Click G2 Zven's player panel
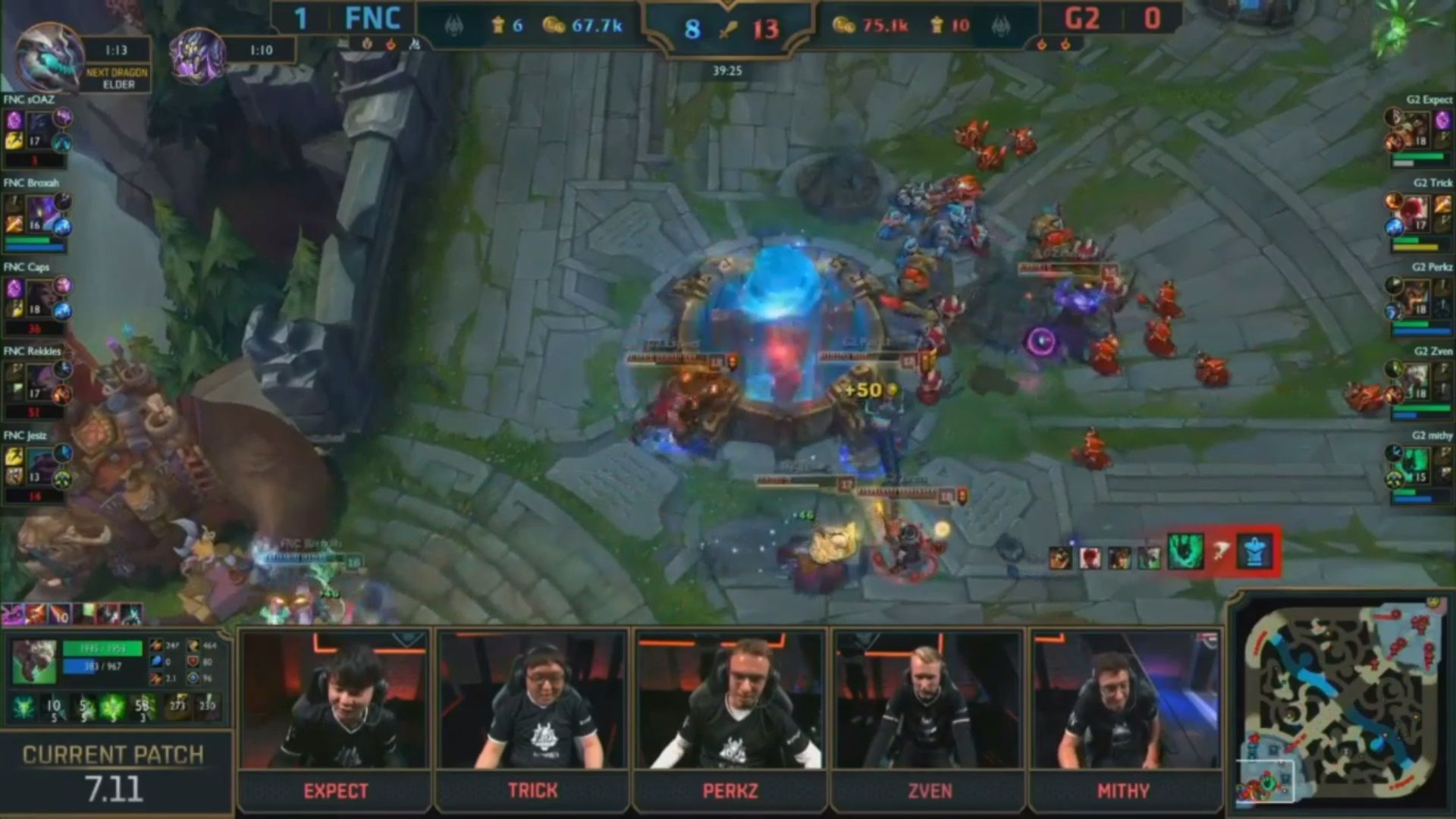The height and width of the screenshot is (819, 1456). tap(1420, 384)
